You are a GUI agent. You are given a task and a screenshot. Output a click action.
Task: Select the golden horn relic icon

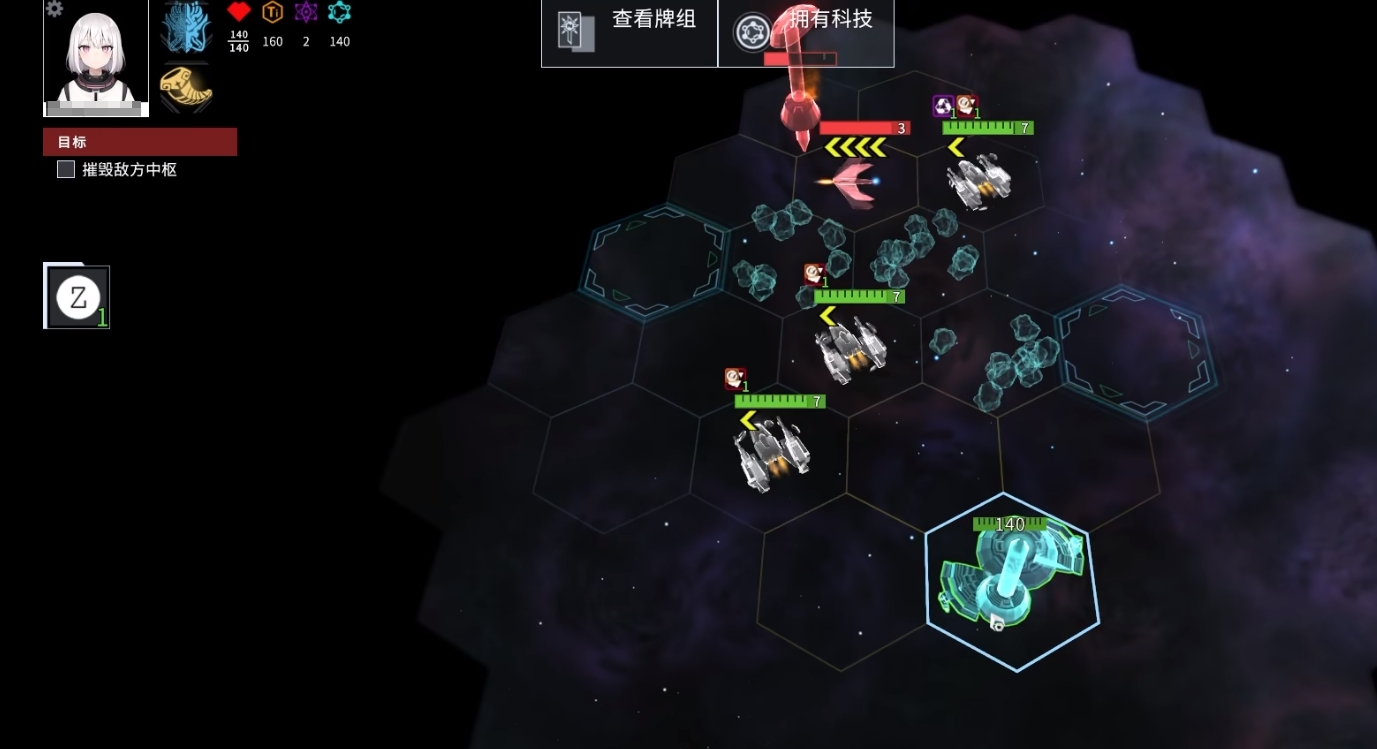(x=186, y=88)
